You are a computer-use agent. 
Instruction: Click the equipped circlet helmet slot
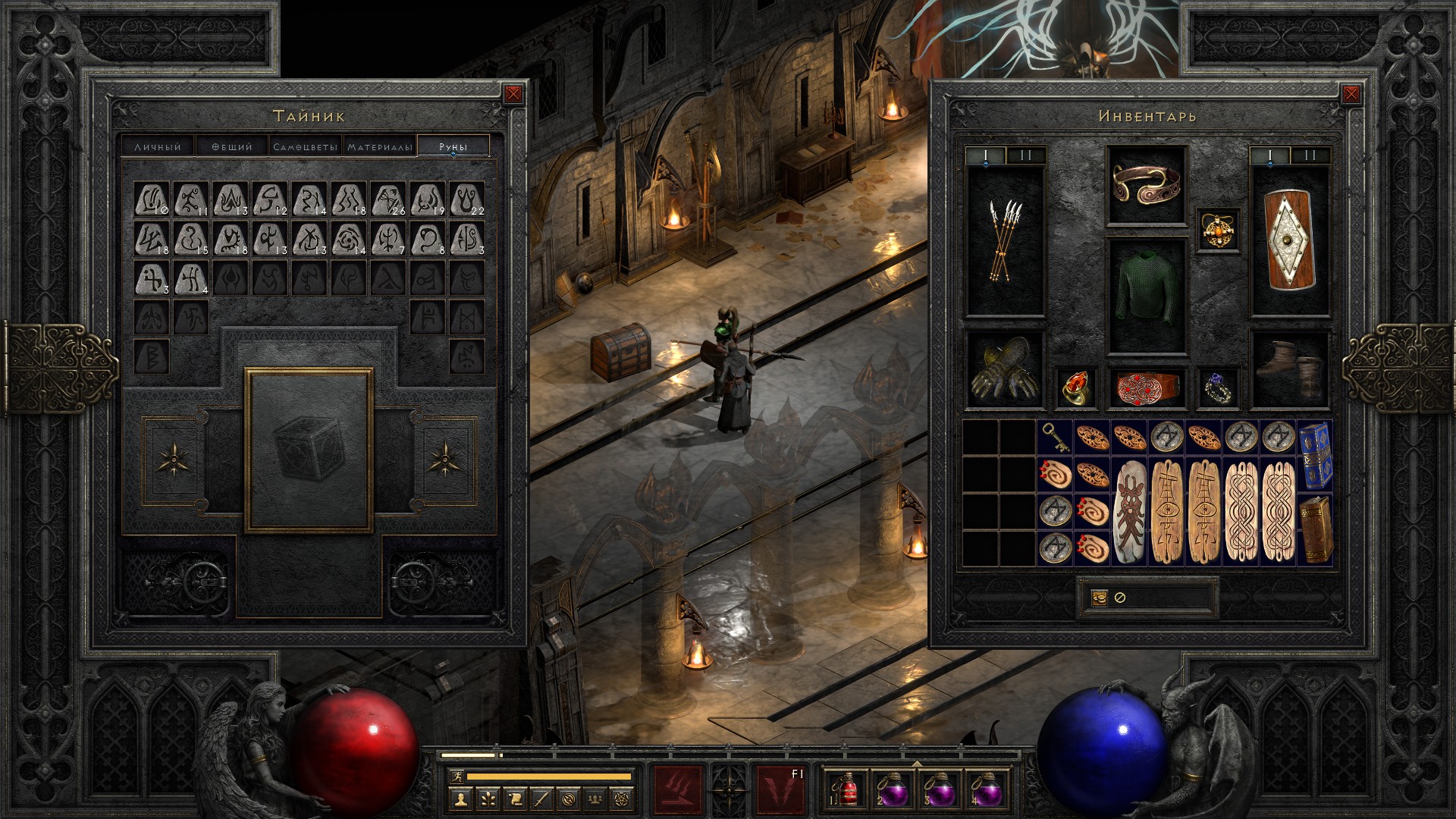coord(1147,186)
